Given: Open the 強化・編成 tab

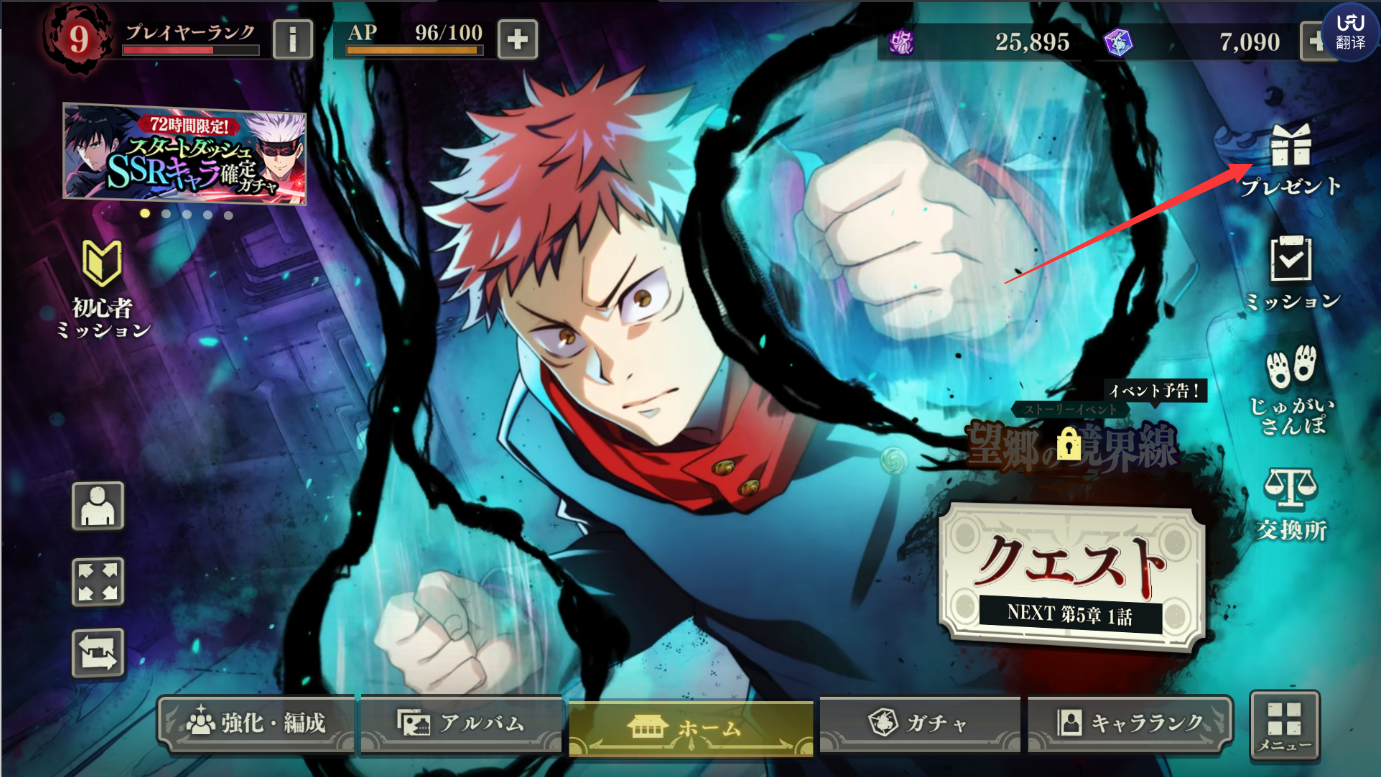Looking at the screenshot, I should (257, 723).
